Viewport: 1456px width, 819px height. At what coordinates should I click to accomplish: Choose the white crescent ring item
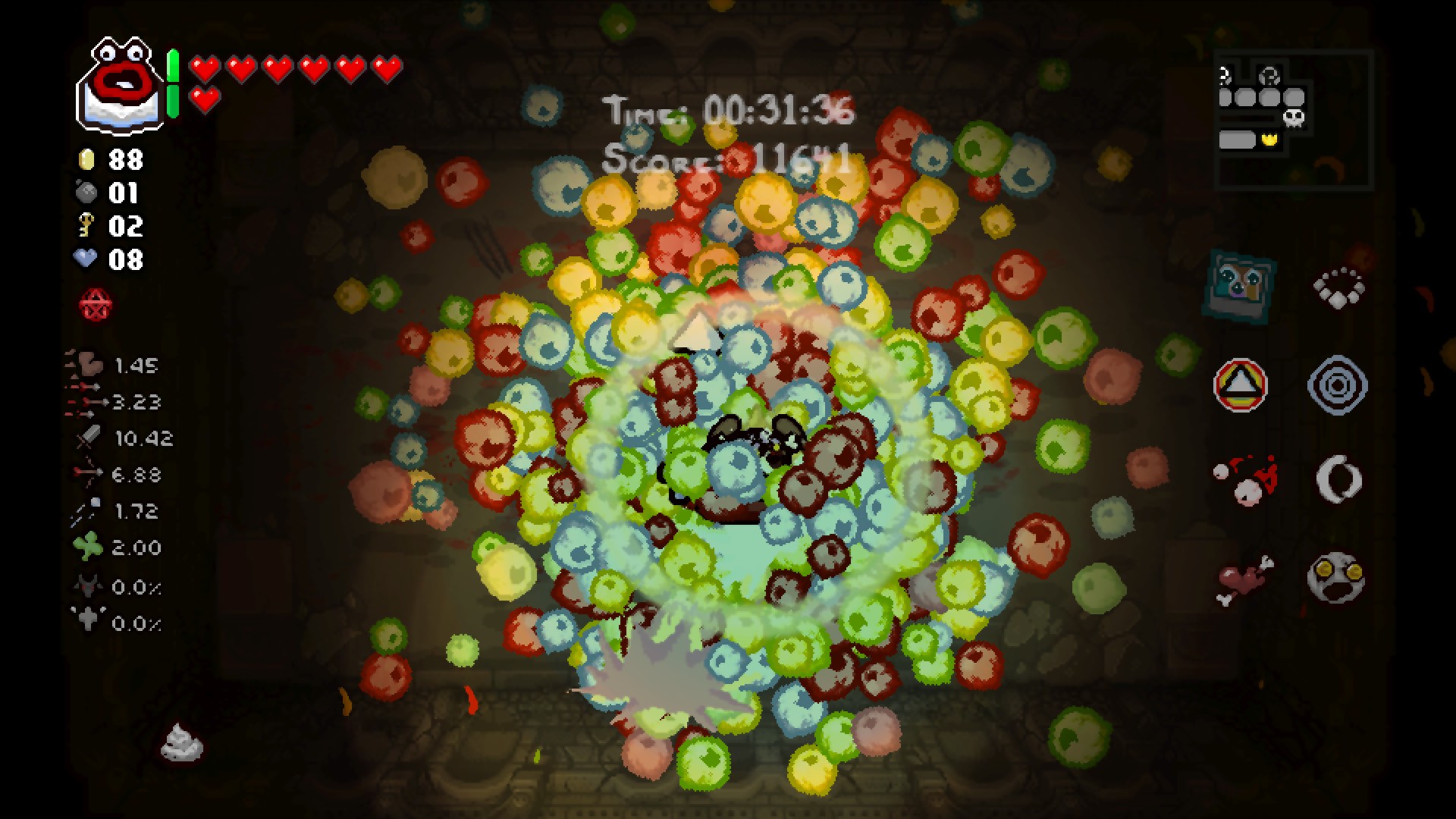(x=1338, y=479)
